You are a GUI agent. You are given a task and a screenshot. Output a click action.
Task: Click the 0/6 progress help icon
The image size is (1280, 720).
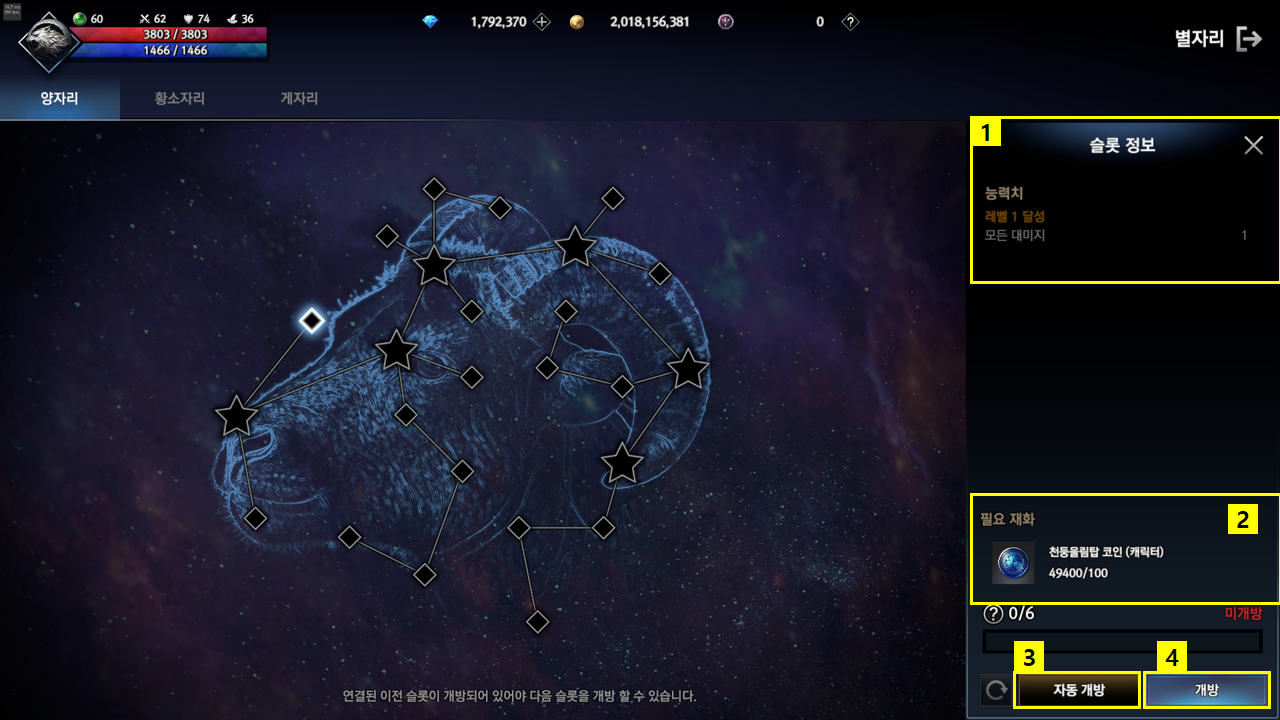click(993, 614)
